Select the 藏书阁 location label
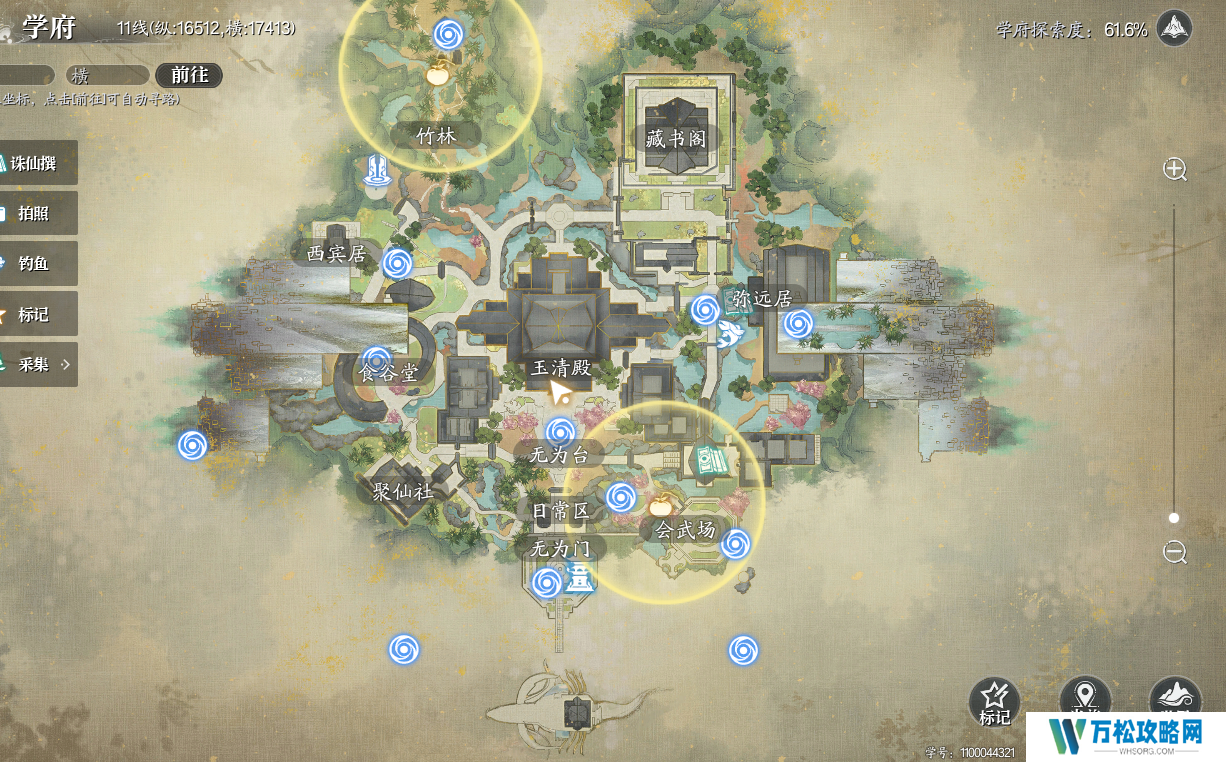Viewport: 1226px width, 762px height. coord(676,139)
